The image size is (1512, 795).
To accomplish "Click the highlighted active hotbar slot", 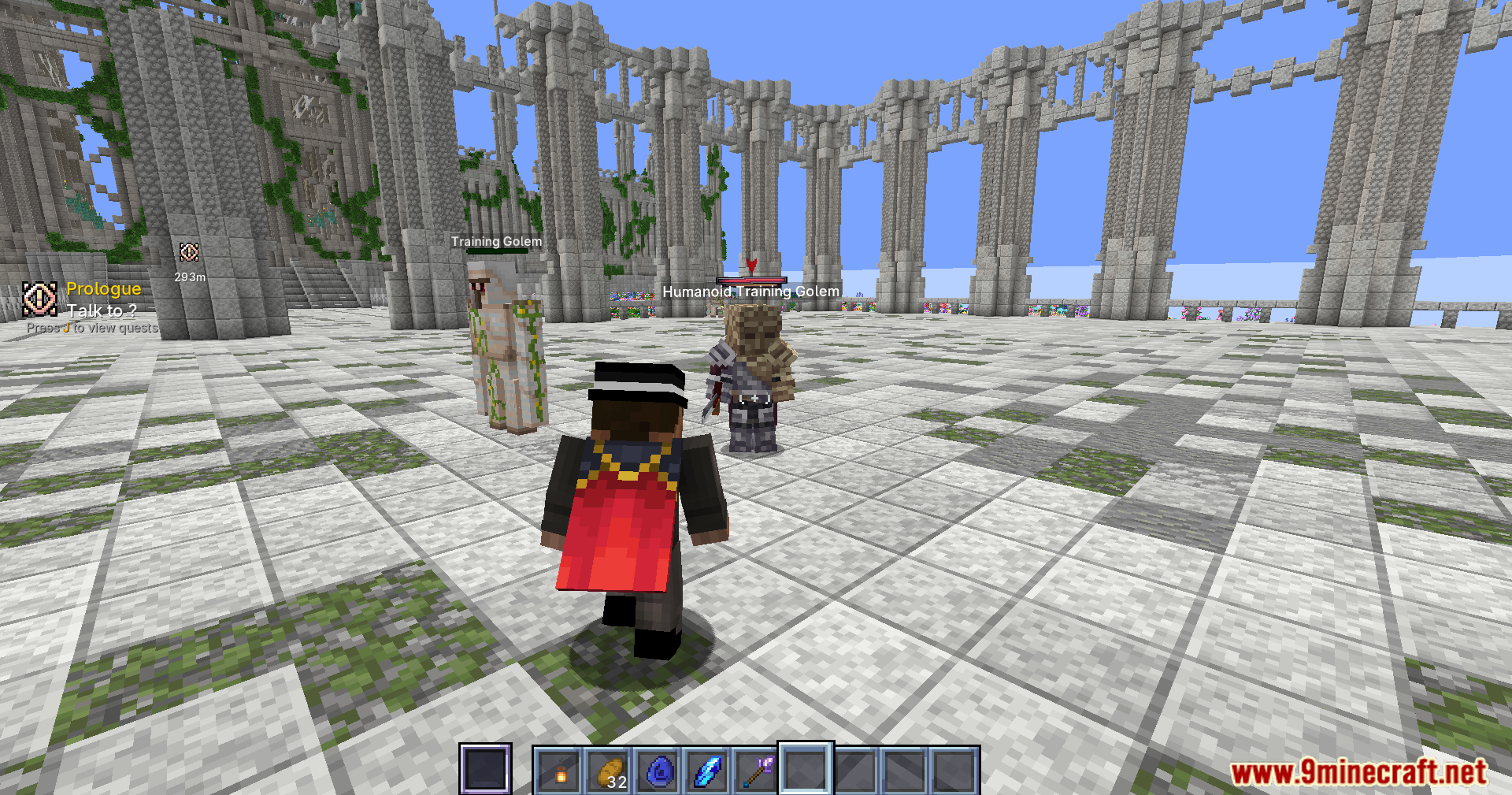I will pyautogui.click(x=805, y=768).
